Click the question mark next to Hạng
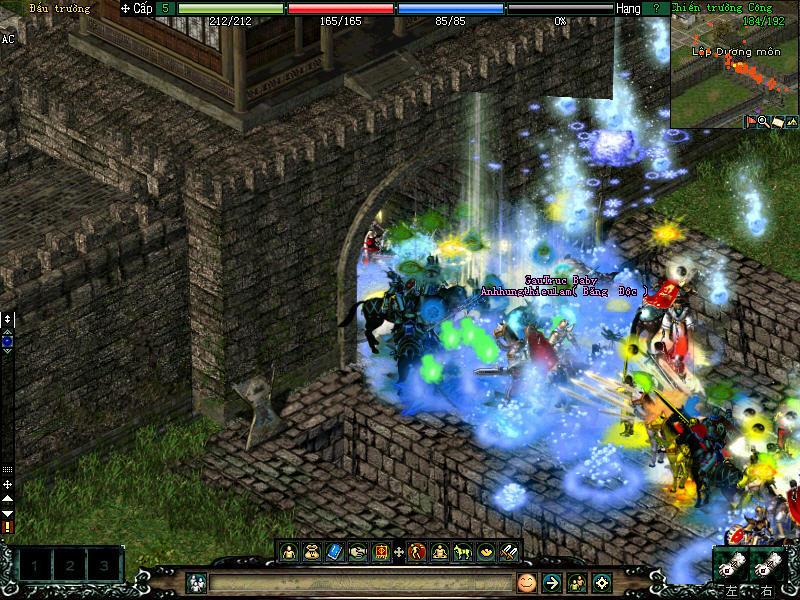 click(656, 8)
